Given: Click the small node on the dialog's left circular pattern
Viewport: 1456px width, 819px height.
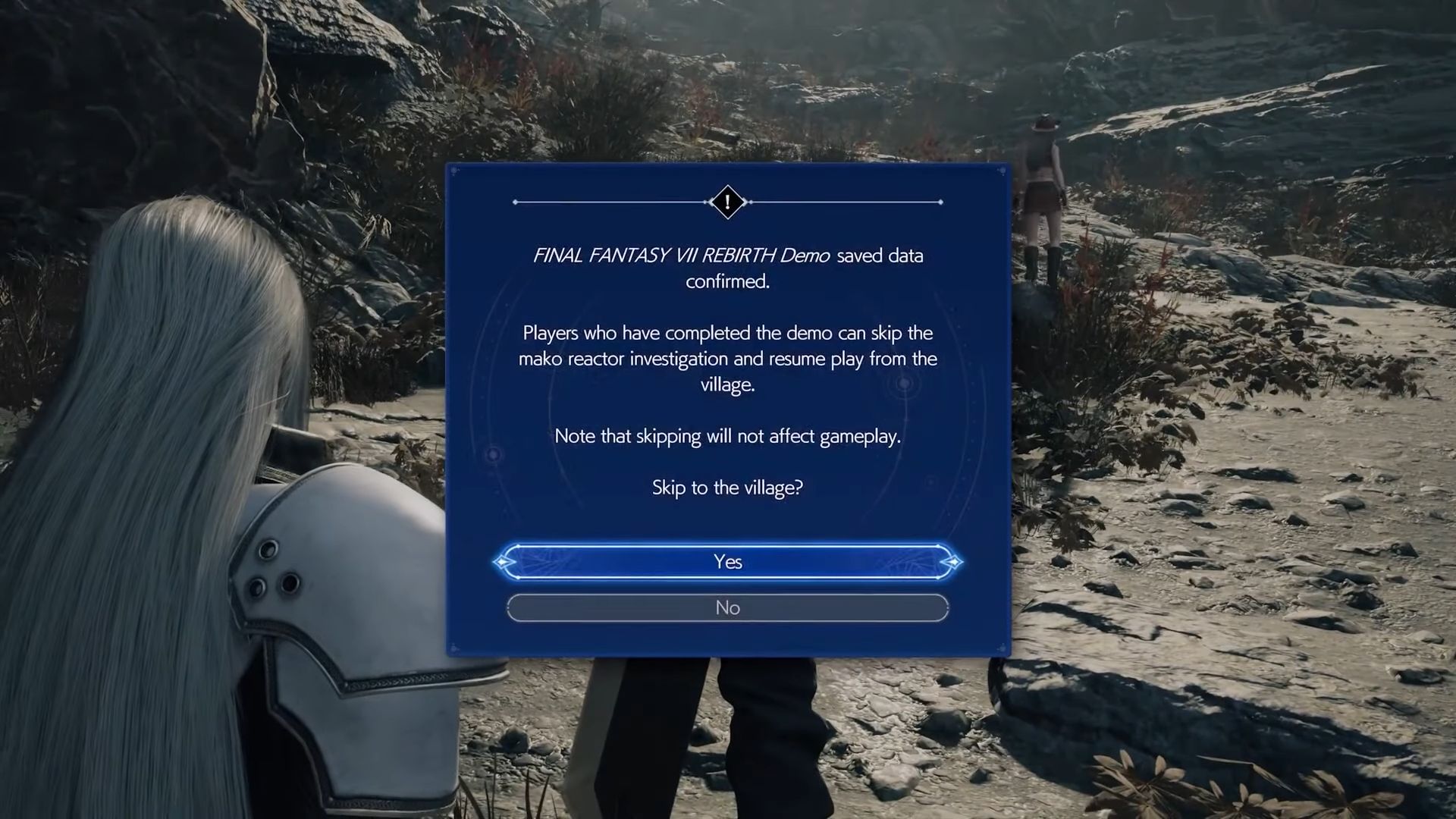Looking at the screenshot, I should click(494, 453).
